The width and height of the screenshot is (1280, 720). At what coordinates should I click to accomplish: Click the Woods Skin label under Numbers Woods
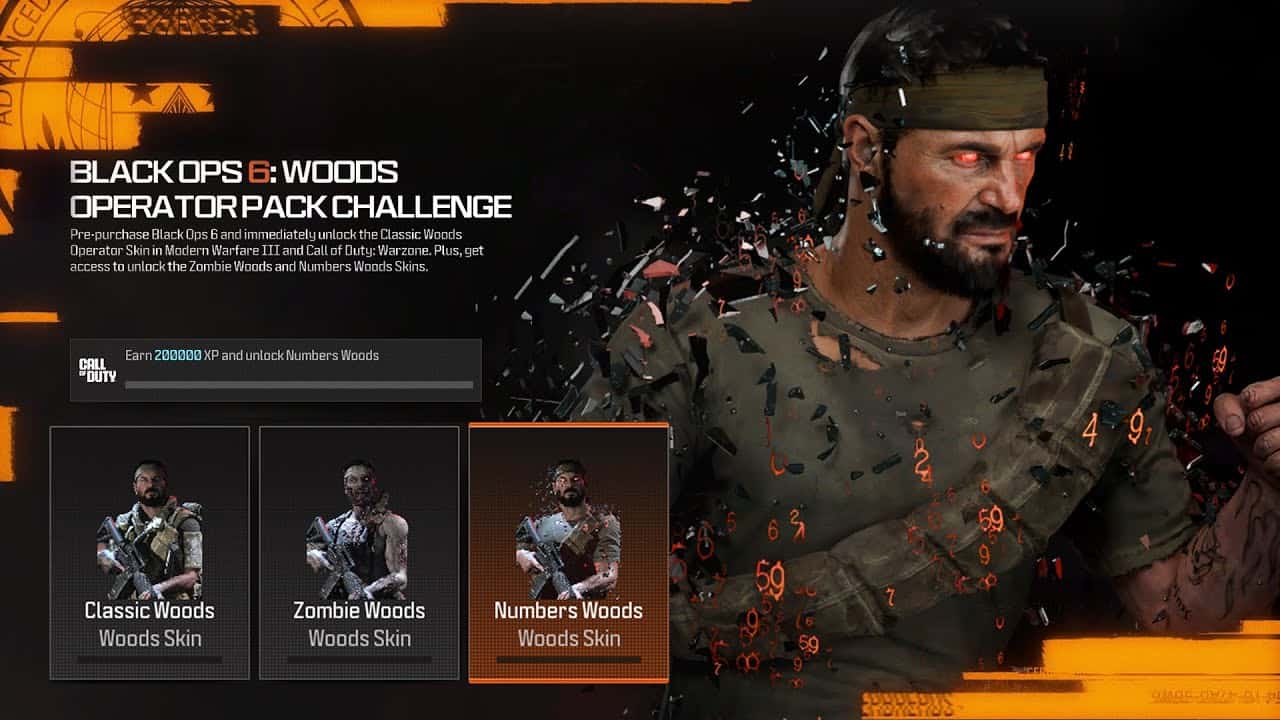567,636
